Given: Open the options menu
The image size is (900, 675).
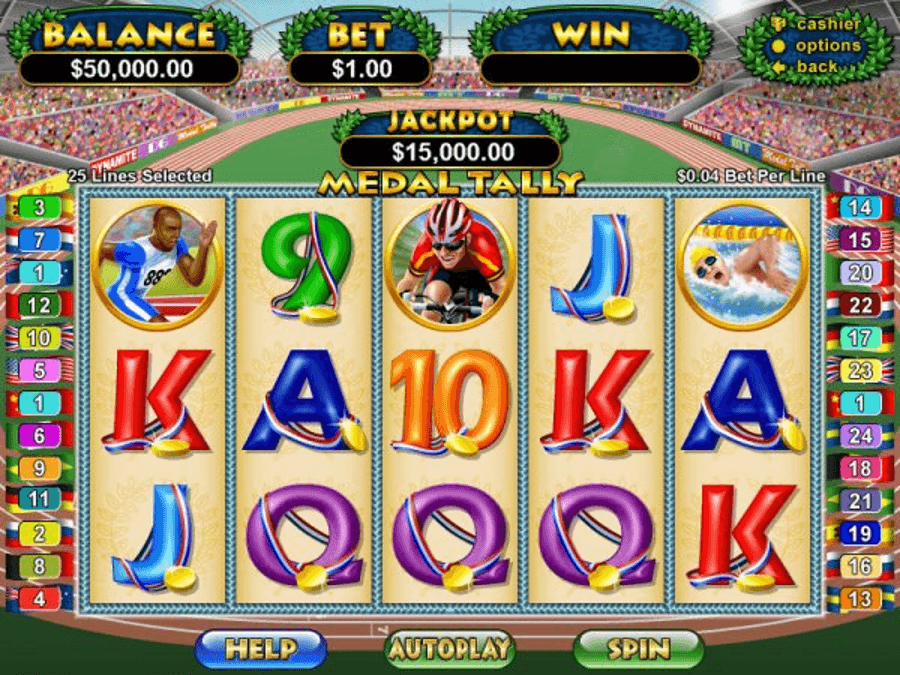Looking at the screenshot, I should click(827, 45).
